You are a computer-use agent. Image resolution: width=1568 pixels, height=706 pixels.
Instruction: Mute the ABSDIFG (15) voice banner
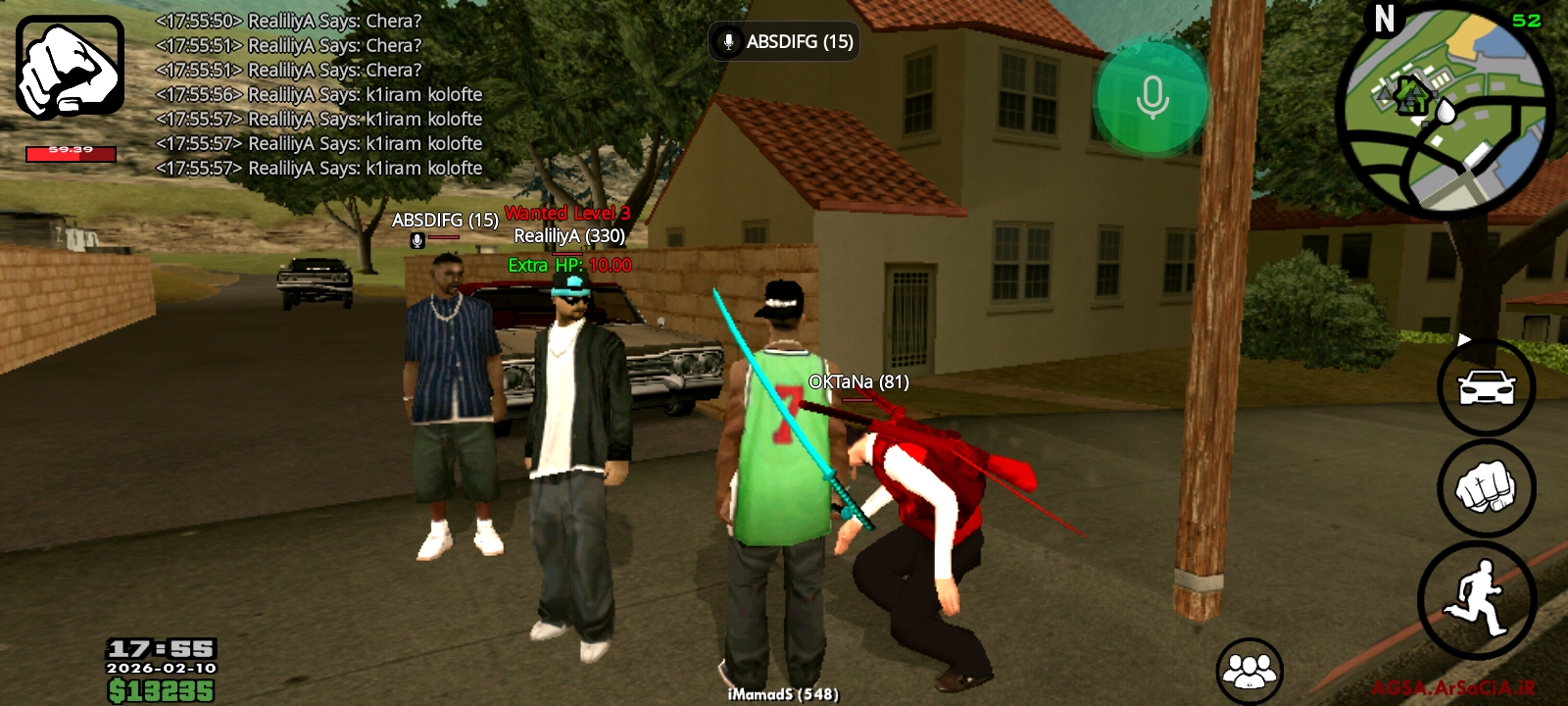pos(783,42)
